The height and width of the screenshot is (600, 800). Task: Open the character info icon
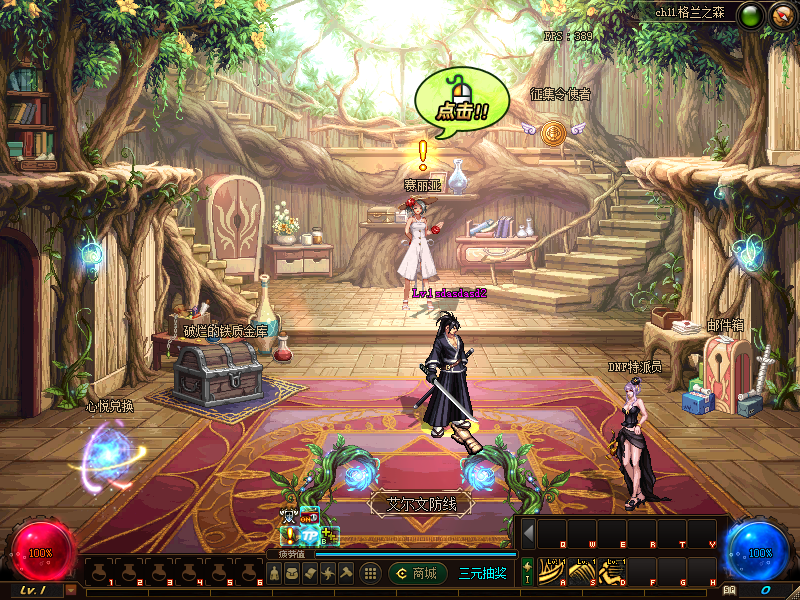click(x=273, y=573)
